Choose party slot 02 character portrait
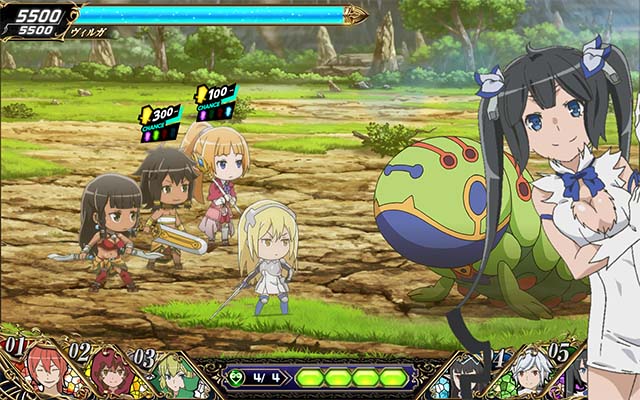This screenshot has width=640, height=400. [108, 376]
